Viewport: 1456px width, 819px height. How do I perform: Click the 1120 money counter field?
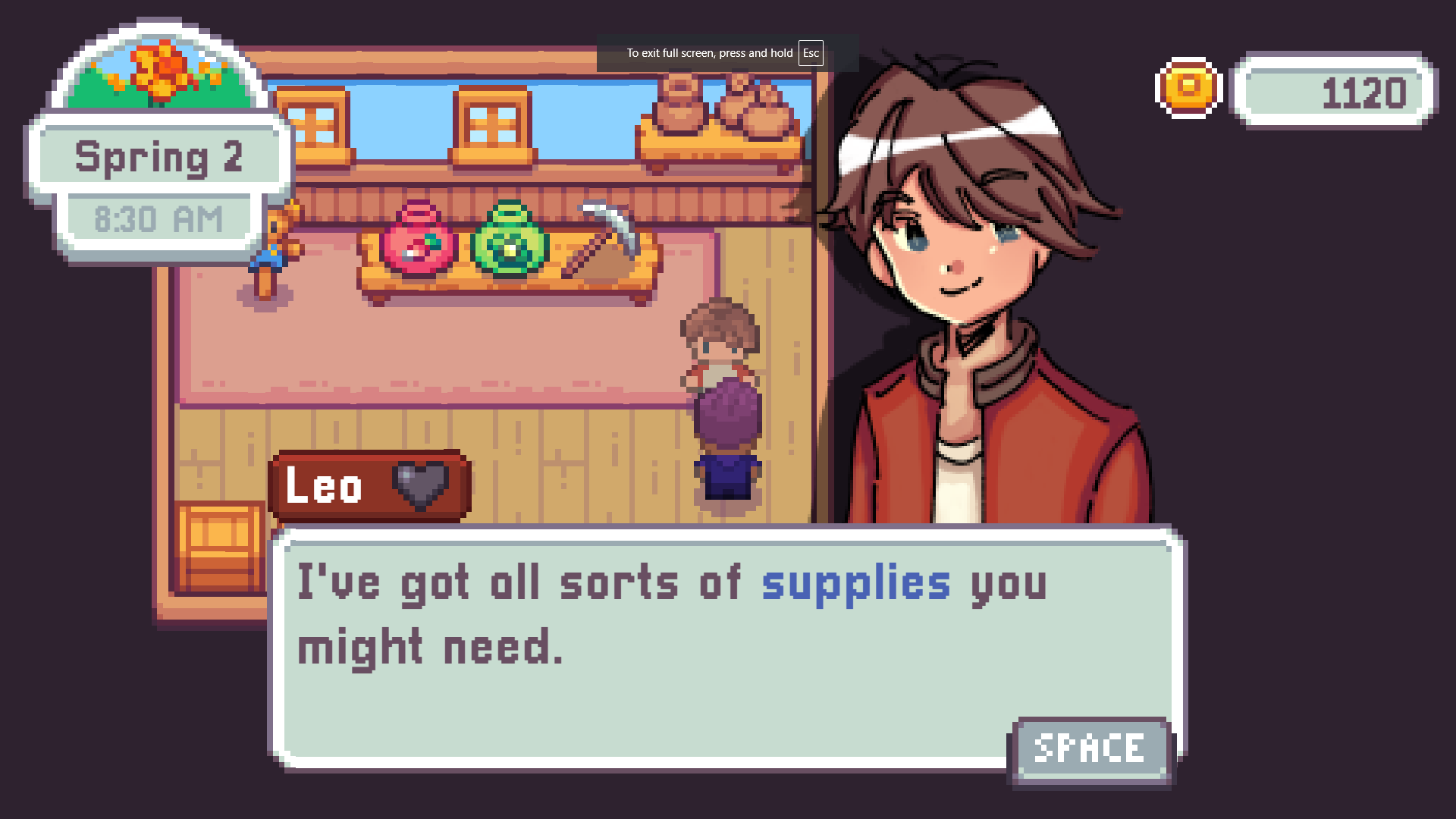tap(1335, 93)
